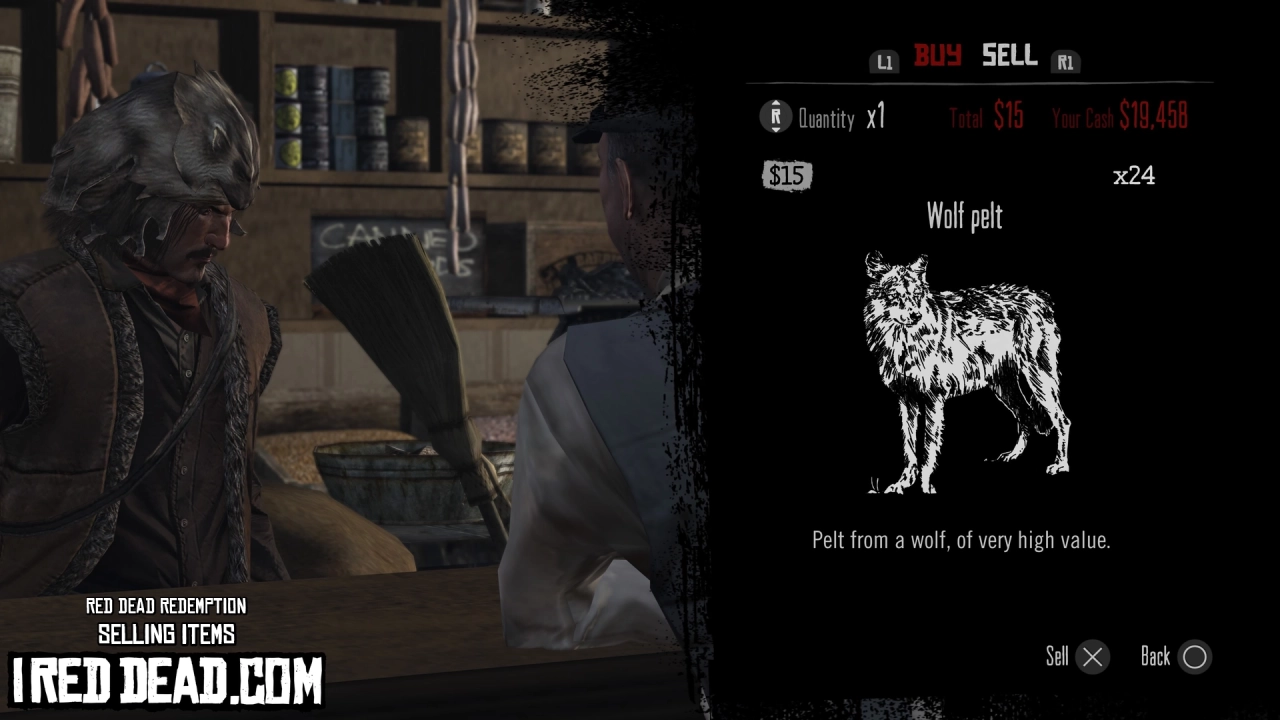1280x720 pixels.
Task: Open the Wolf pelt item details
Action: (x=963, y=218)
